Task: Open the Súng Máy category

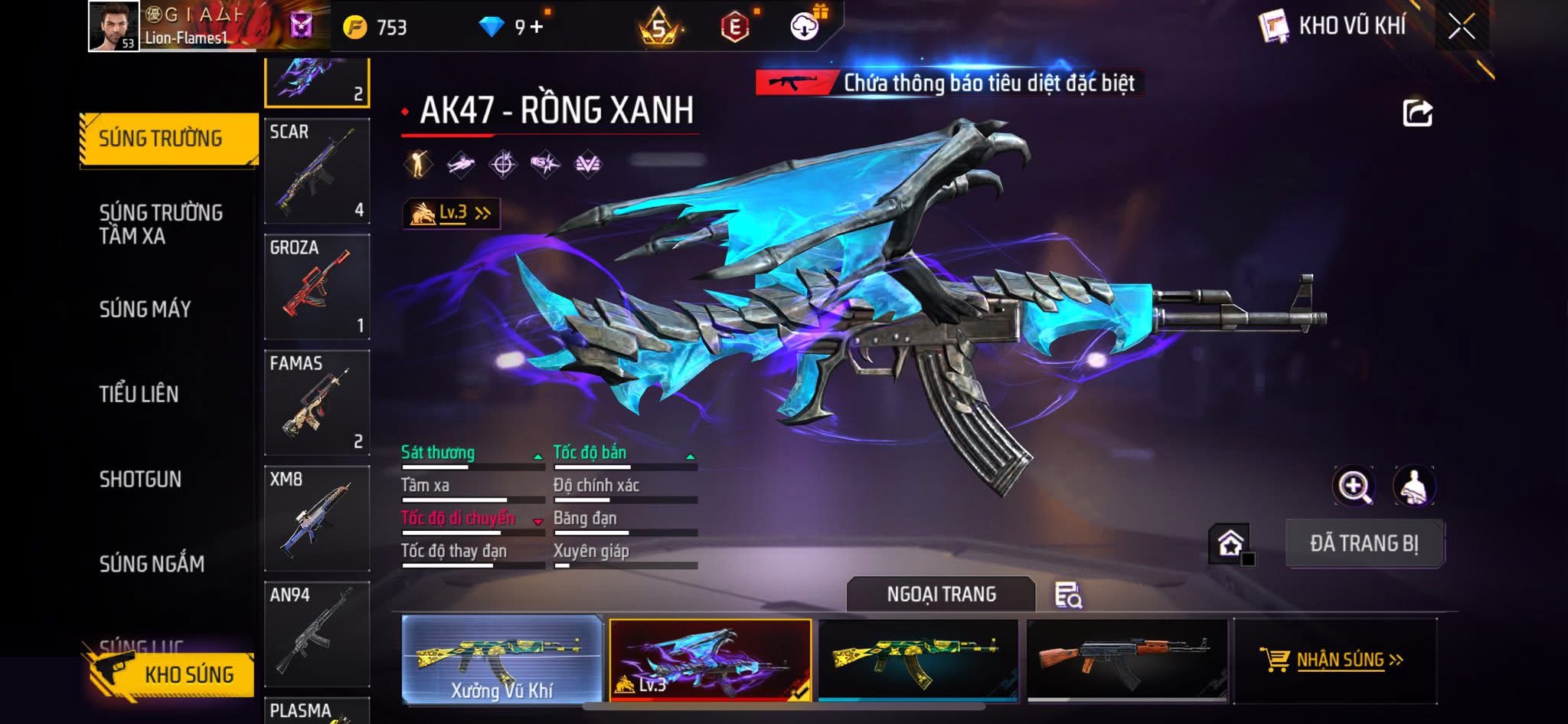Action: coord(145,309)
